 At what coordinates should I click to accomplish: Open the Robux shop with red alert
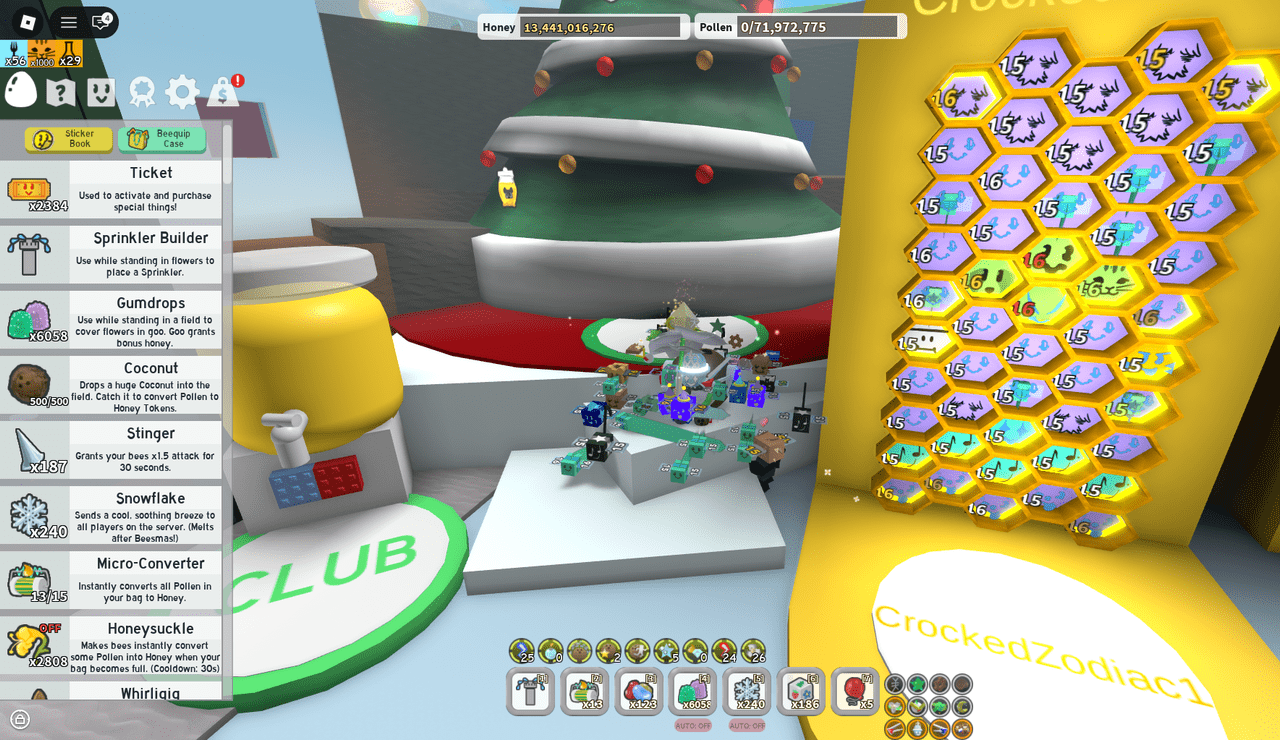point(222,90)
